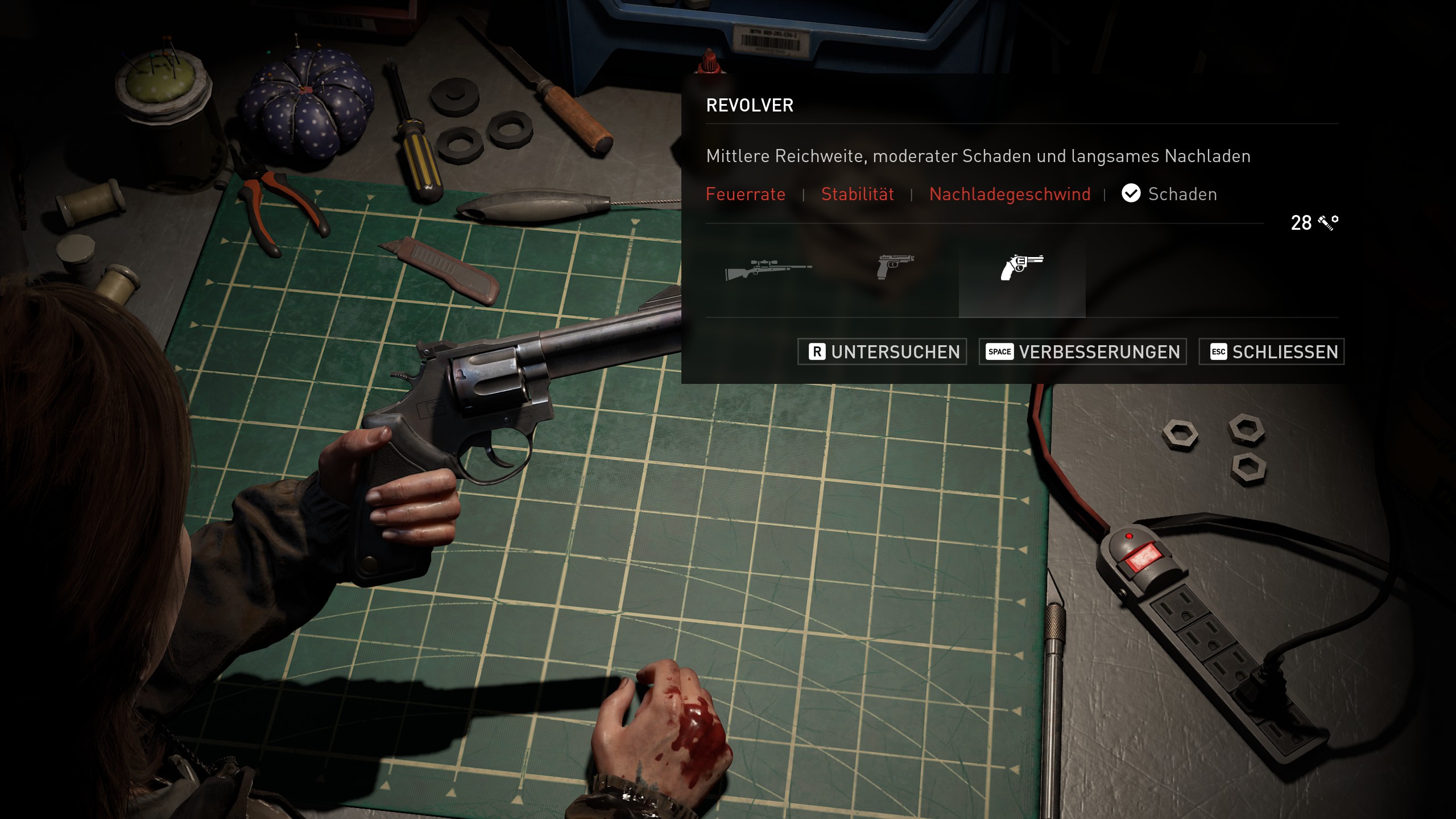Choose the semi-auto pistol weapon slot
This screenshot has height=819, width=1456.
(x=895, y=267)
